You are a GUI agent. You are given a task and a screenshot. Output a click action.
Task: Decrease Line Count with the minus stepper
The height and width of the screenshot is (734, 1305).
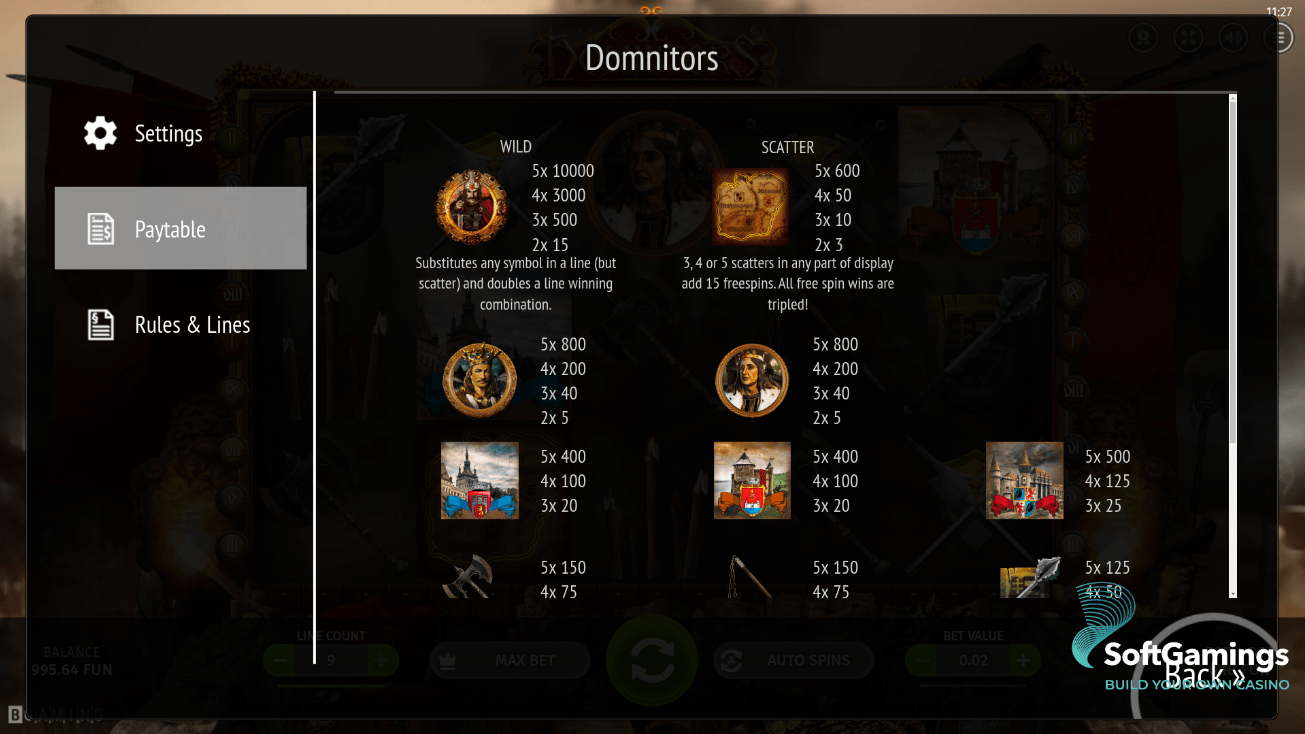(280, 660)
